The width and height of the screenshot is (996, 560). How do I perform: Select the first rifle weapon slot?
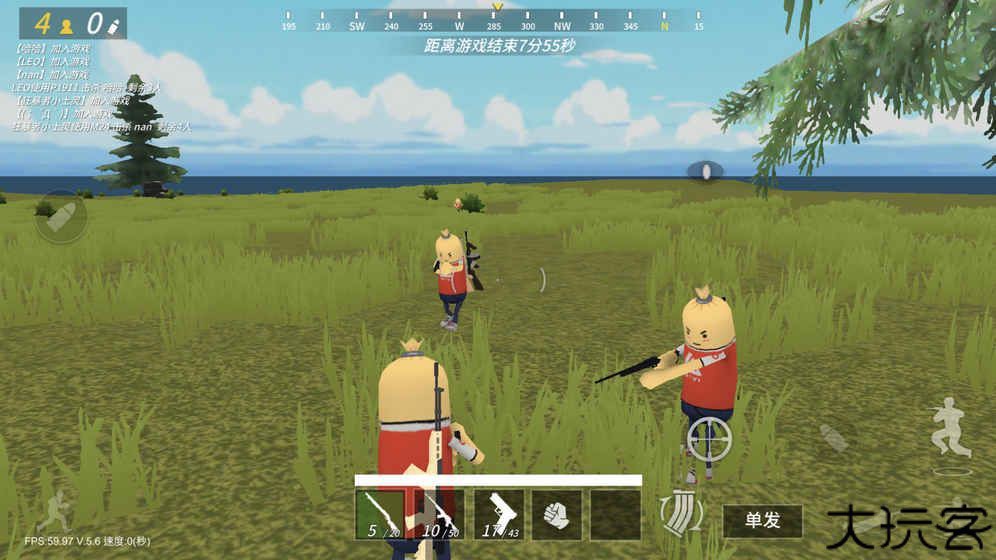tap(380, 514)
